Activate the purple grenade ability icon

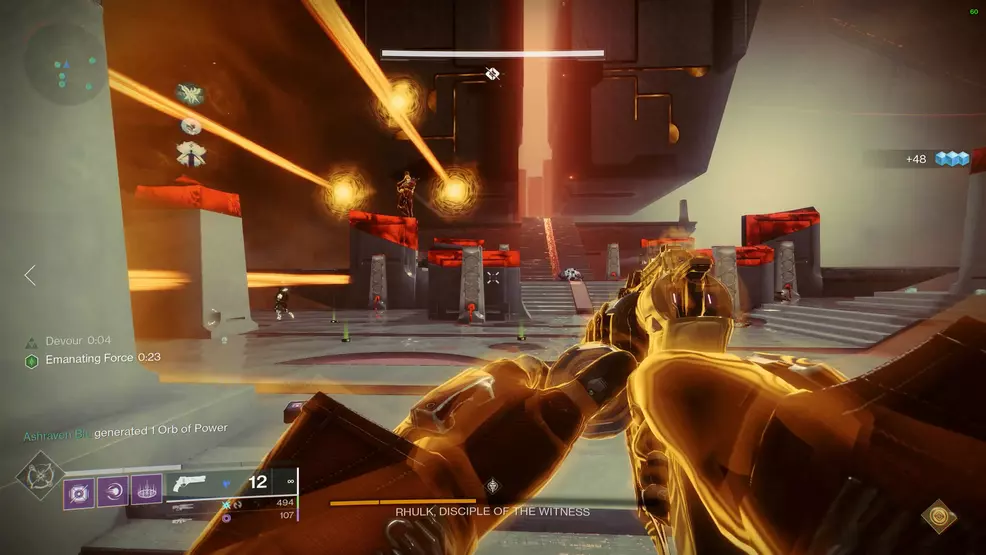click(x=81, y=491)
